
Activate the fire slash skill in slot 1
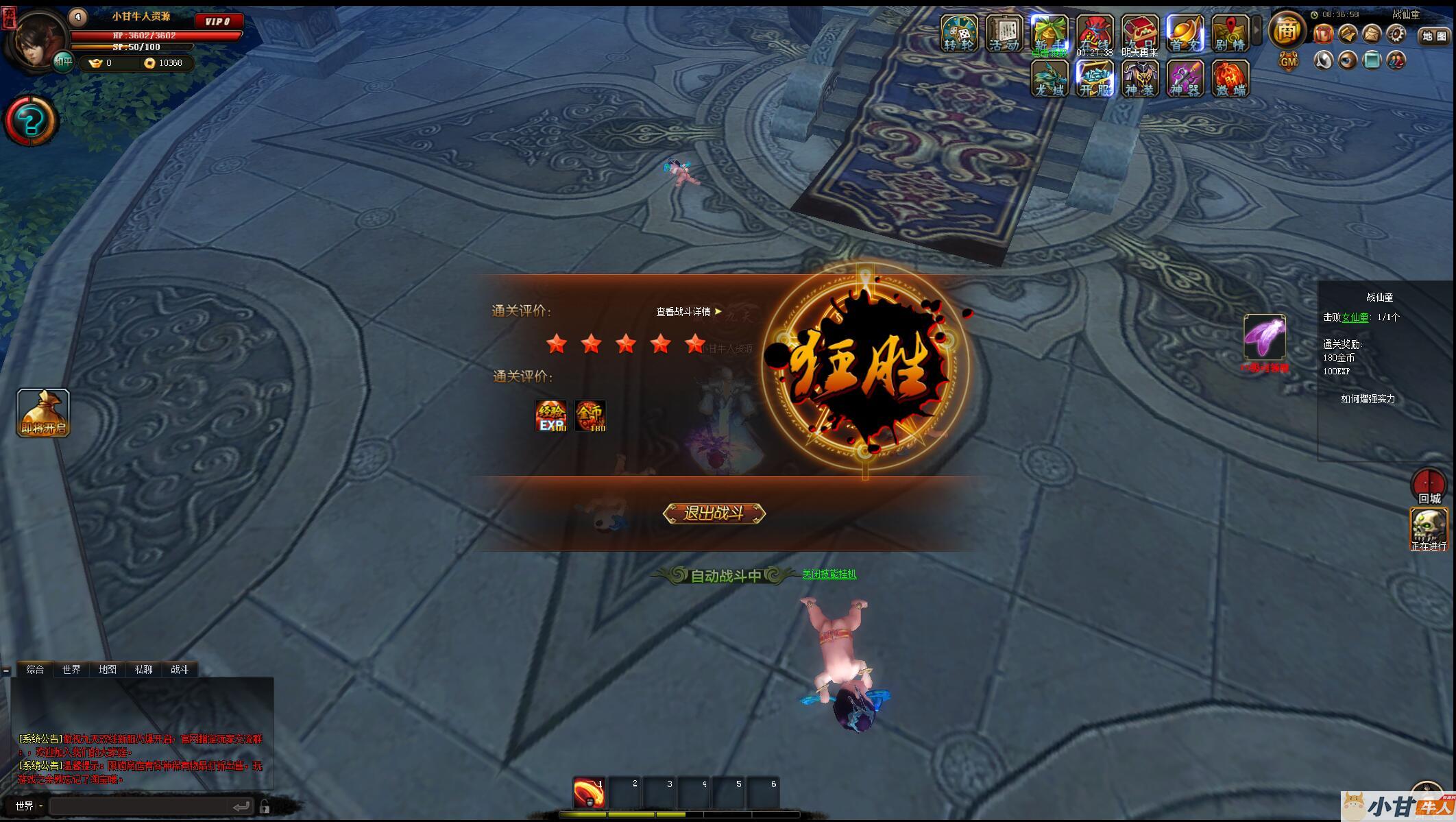point(589,793)
